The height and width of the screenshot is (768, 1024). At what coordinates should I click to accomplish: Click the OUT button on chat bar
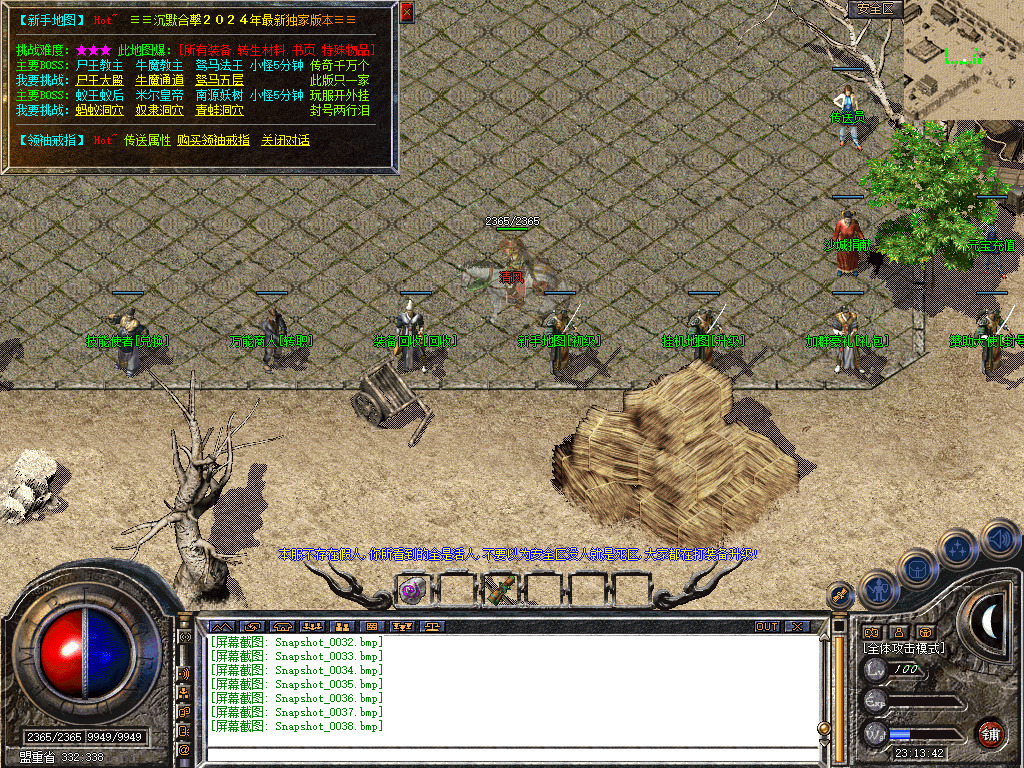767,626
